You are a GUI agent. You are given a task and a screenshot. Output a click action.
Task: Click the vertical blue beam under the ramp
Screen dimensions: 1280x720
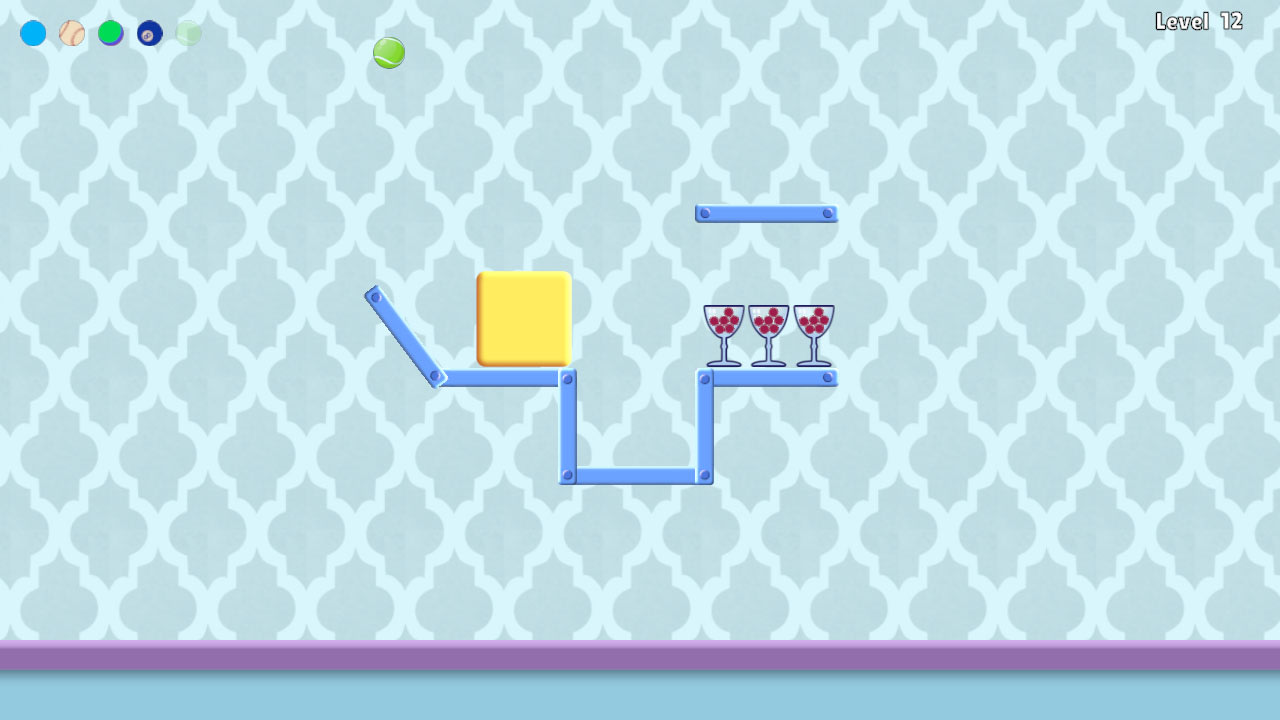[568, 425]
